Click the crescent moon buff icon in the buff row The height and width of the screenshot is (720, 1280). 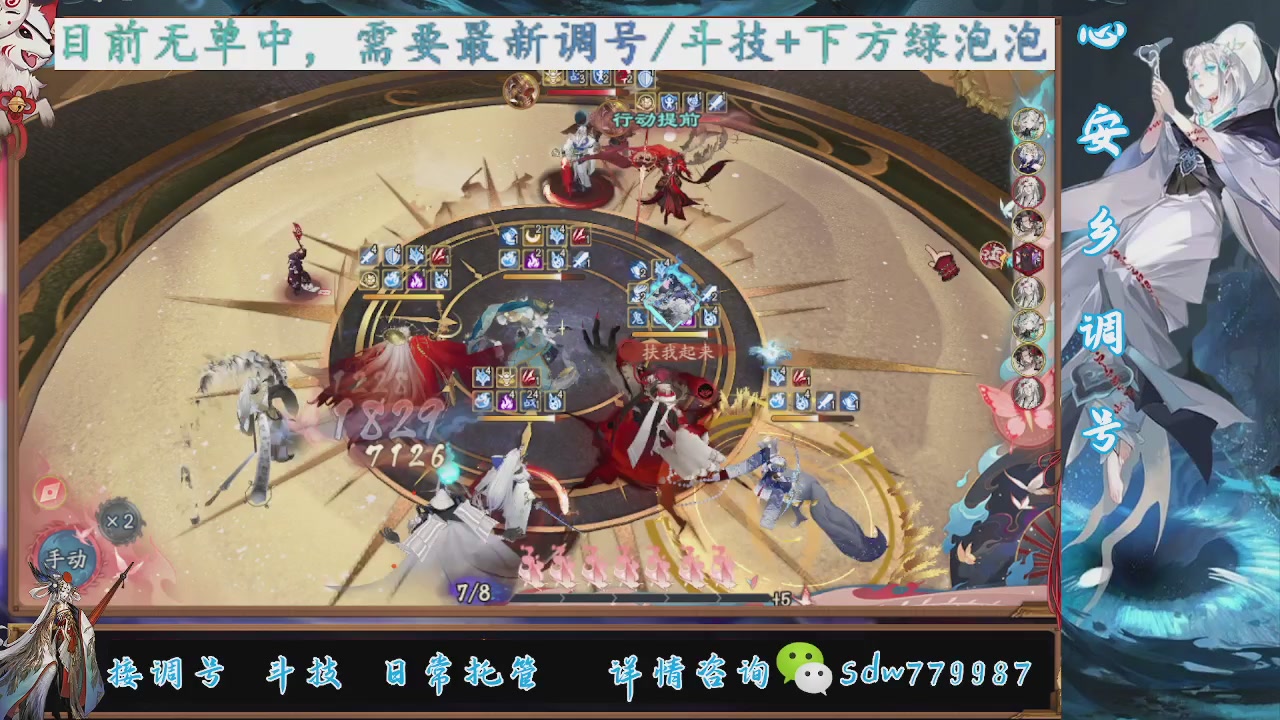coord(531,236)
